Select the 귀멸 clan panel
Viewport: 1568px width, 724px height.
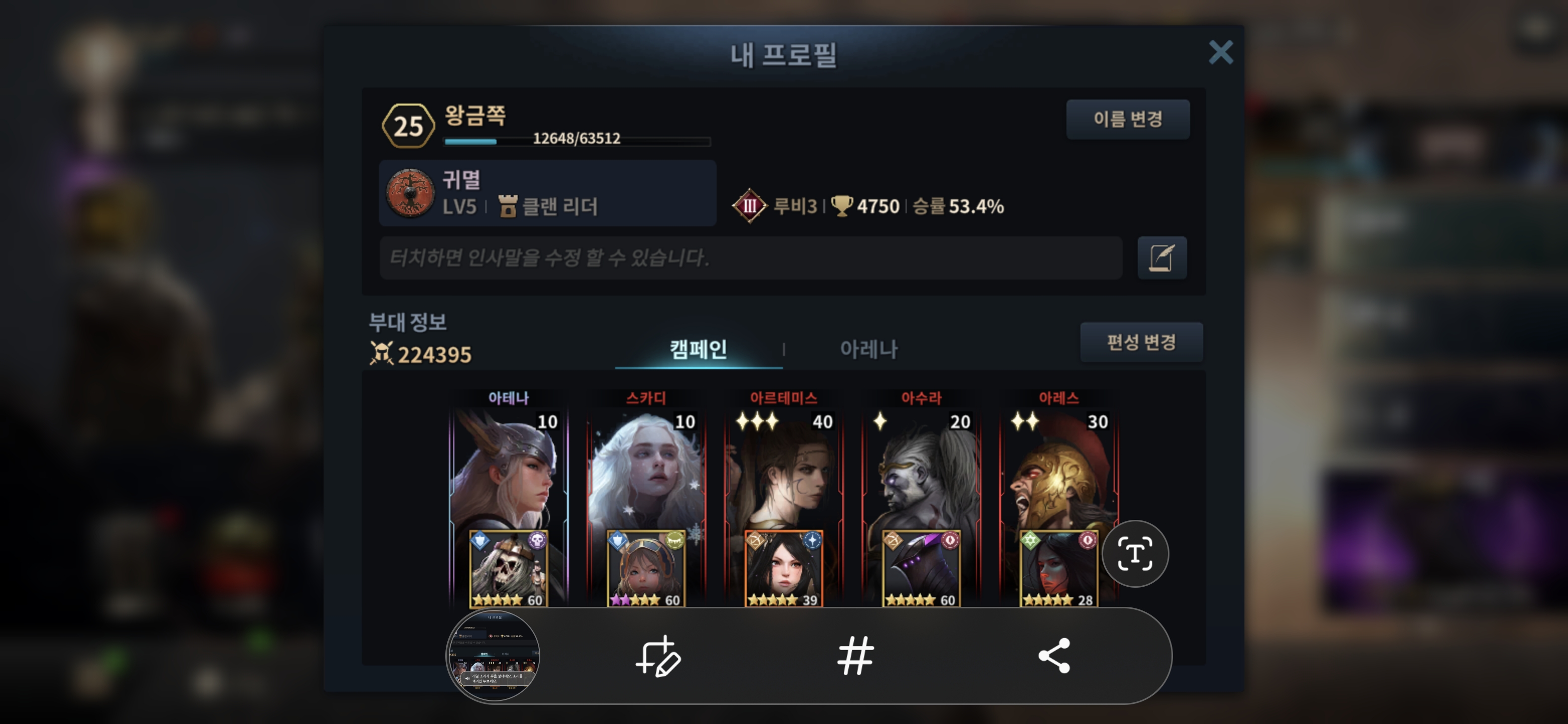point(547,194)
